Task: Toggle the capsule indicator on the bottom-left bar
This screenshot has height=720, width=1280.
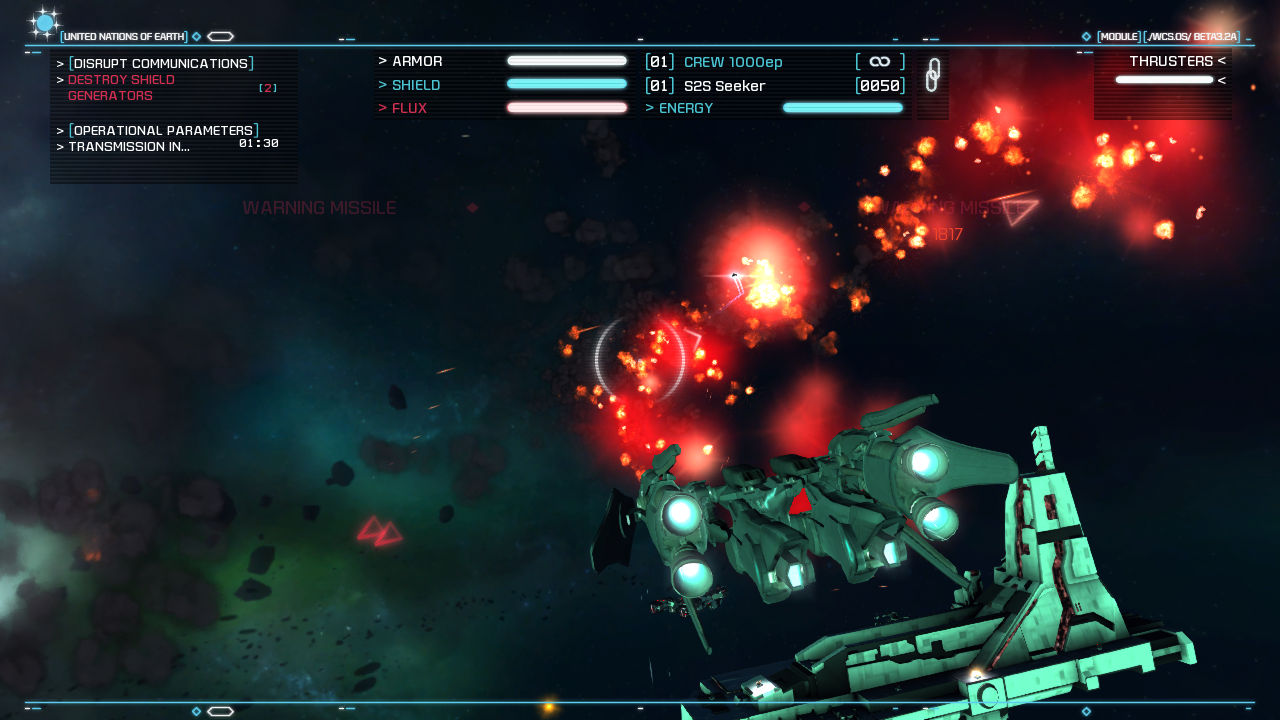Action: coord(220,710)
